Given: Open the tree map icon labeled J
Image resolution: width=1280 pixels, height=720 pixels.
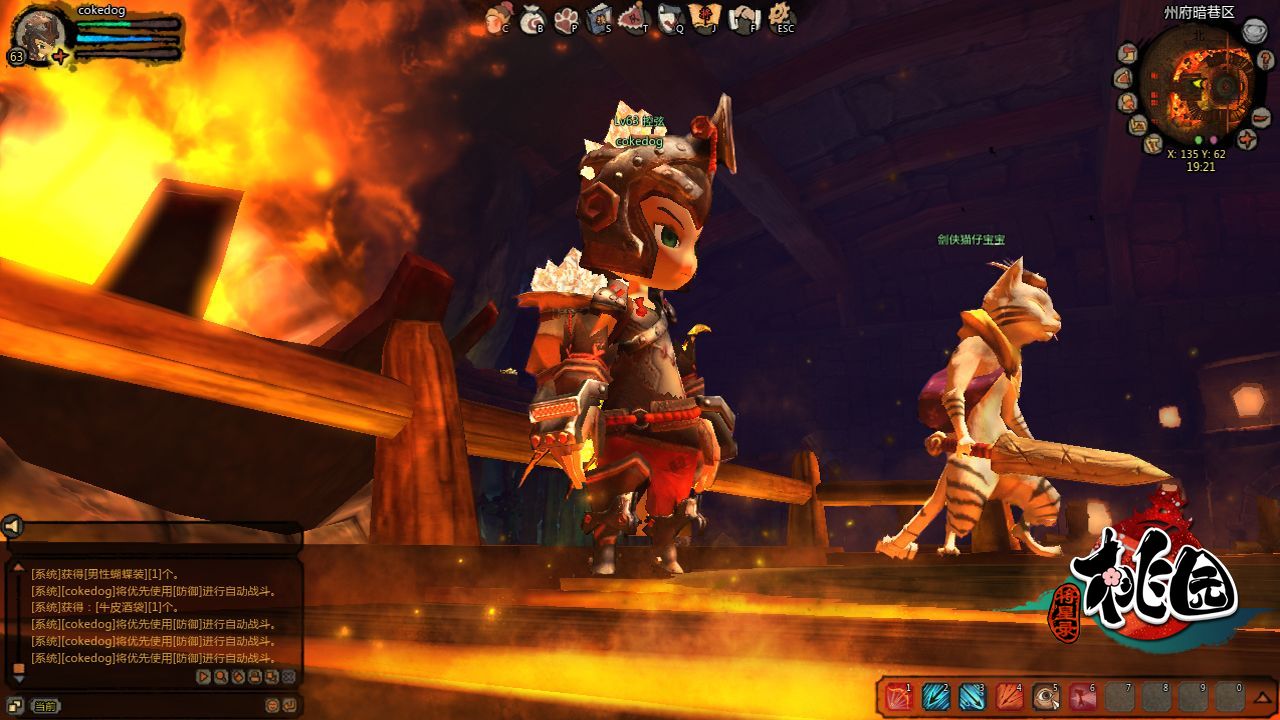Looking at the screenshot, I should (x=705, y=18).
